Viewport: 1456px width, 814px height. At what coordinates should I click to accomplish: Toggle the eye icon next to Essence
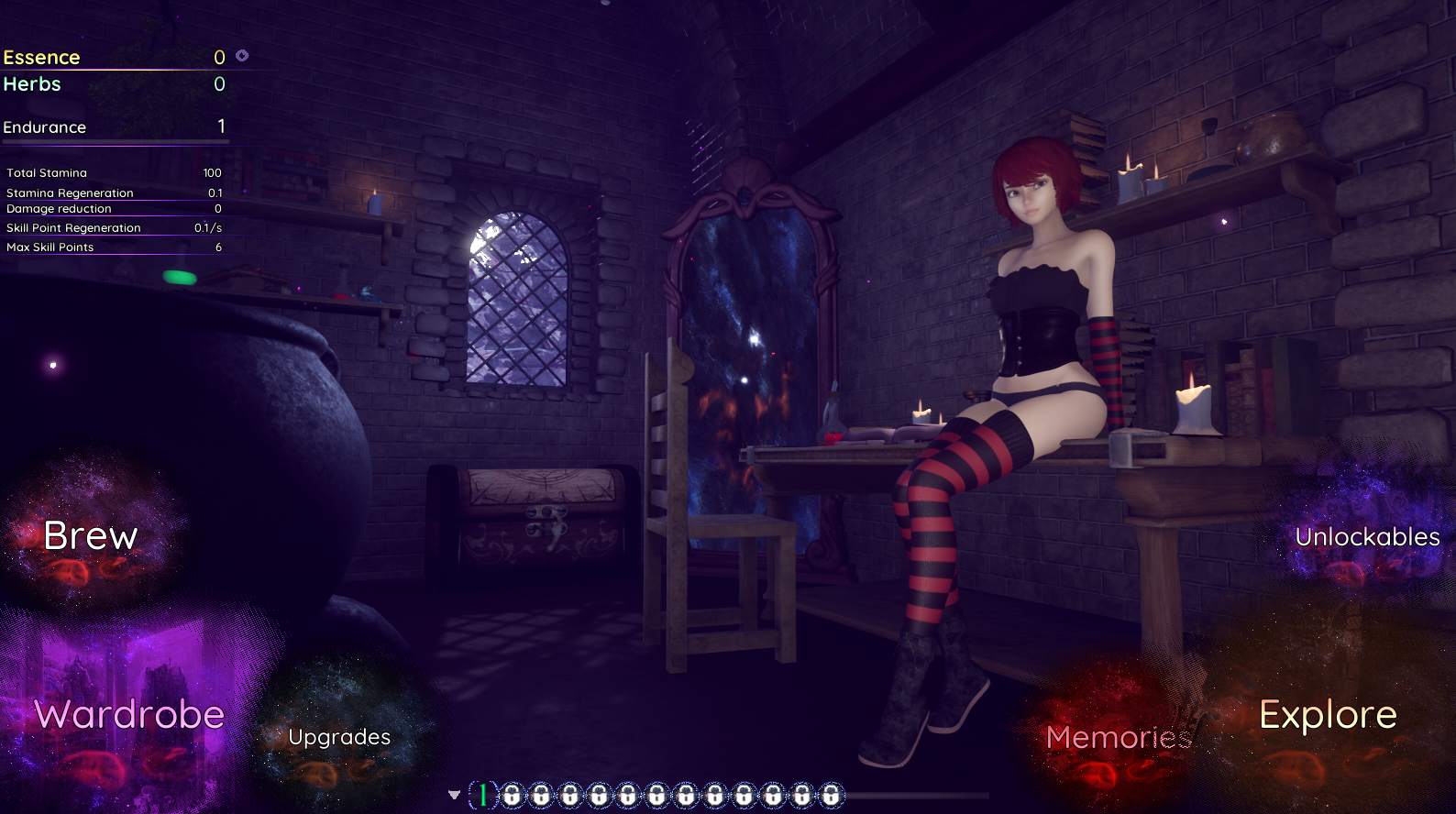242,56
